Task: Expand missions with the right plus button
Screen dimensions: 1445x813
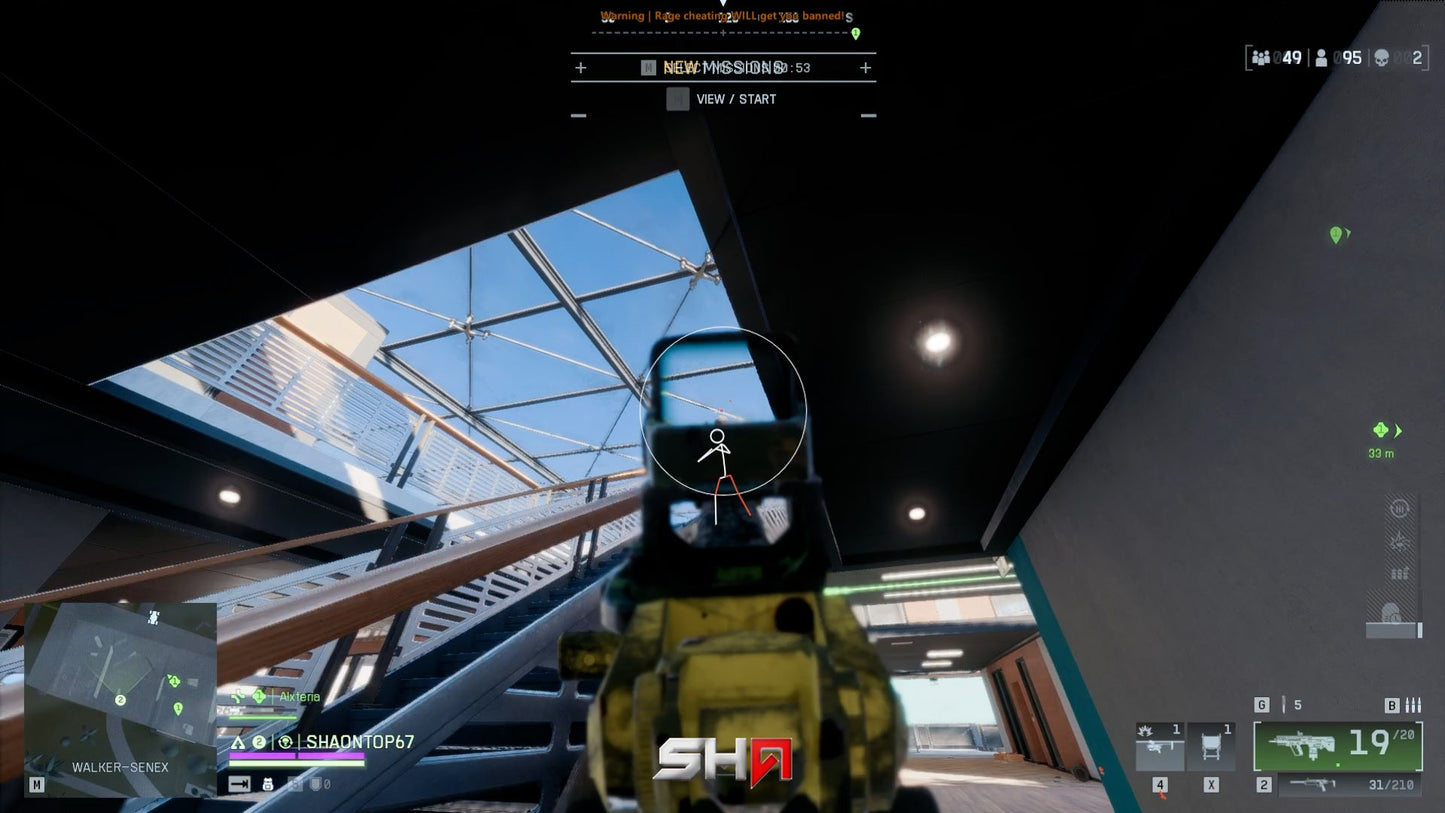Action: click(x=866, y=68)
